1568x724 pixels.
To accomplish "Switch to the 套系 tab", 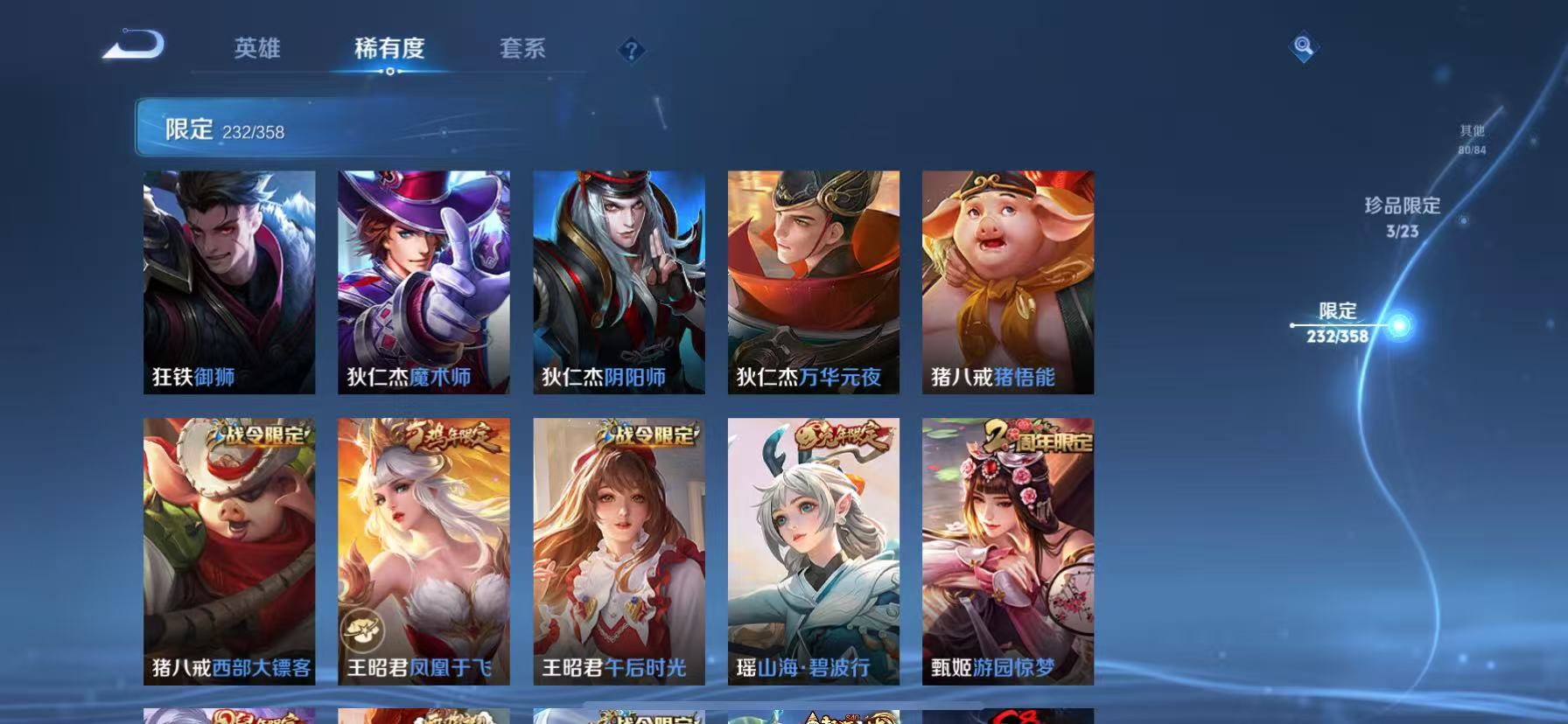I will (521, 50).
